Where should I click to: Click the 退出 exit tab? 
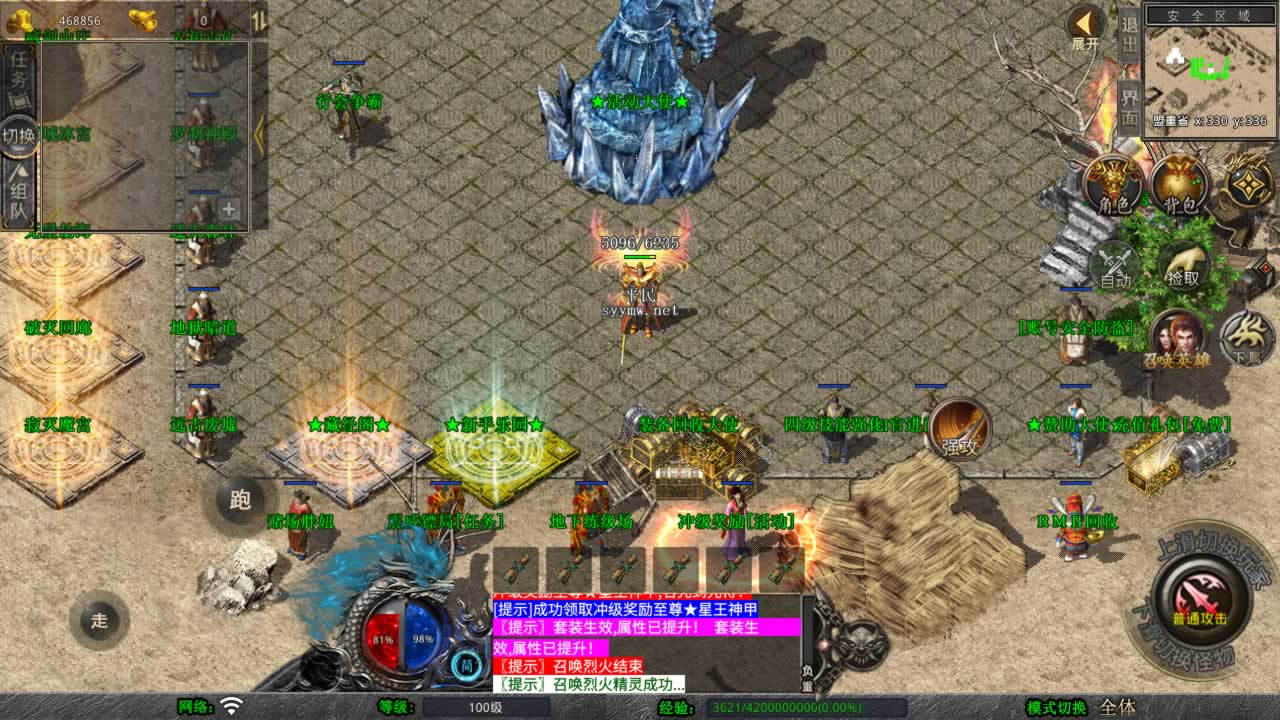click(1130, 36)
